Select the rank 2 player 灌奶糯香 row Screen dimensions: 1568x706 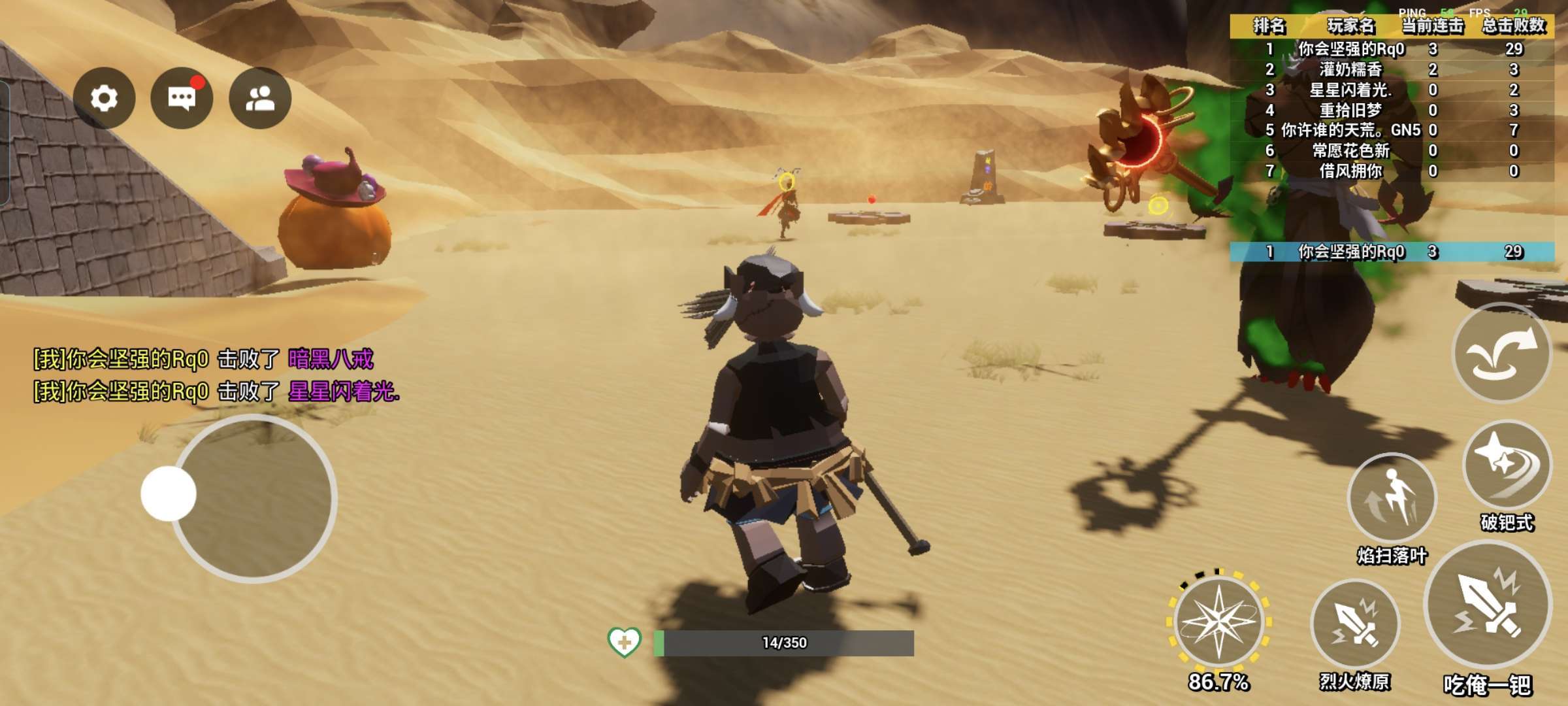[1392, 69]
